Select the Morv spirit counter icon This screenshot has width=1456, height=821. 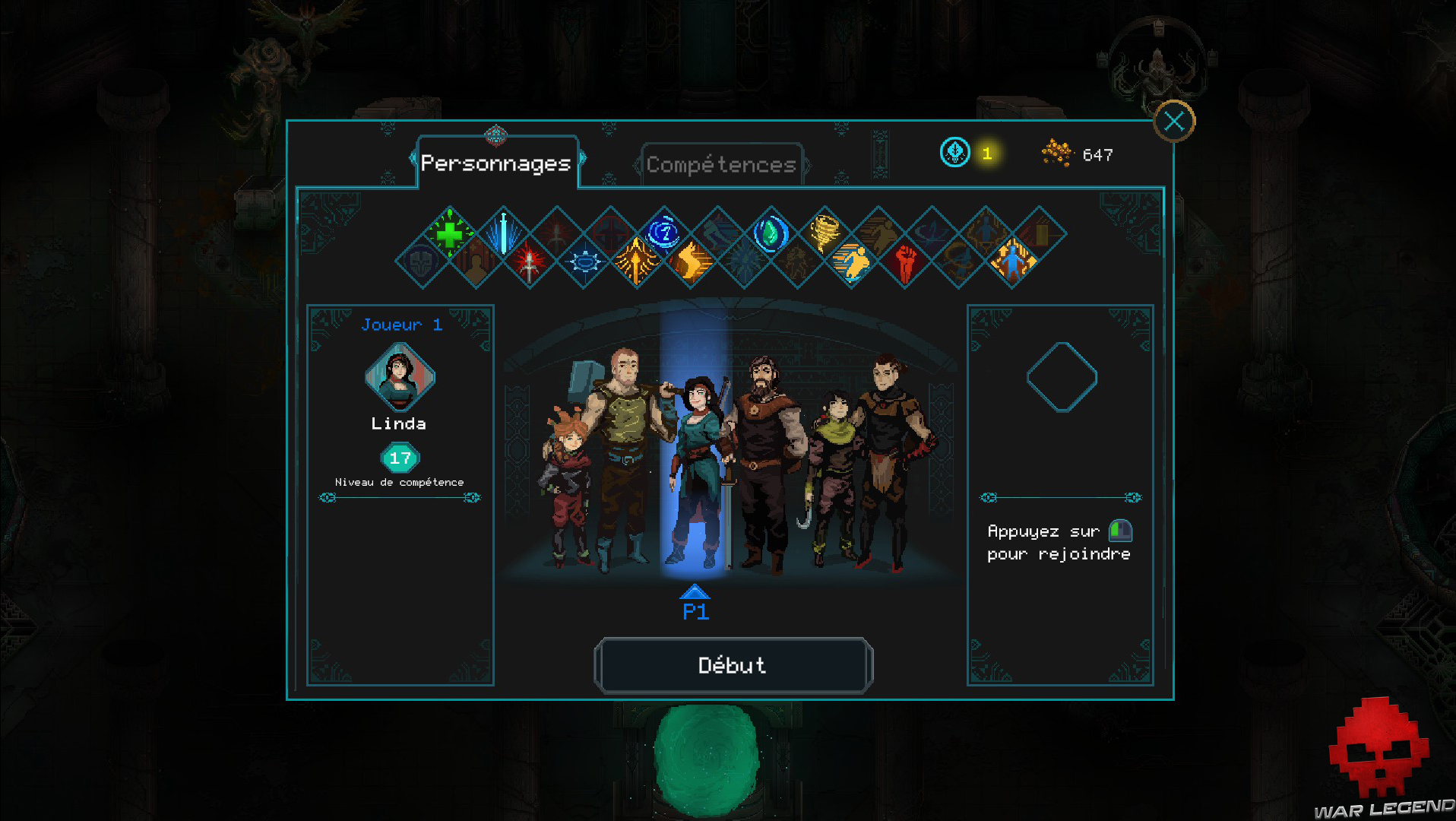pyautogui.click(x=954, y=152)
